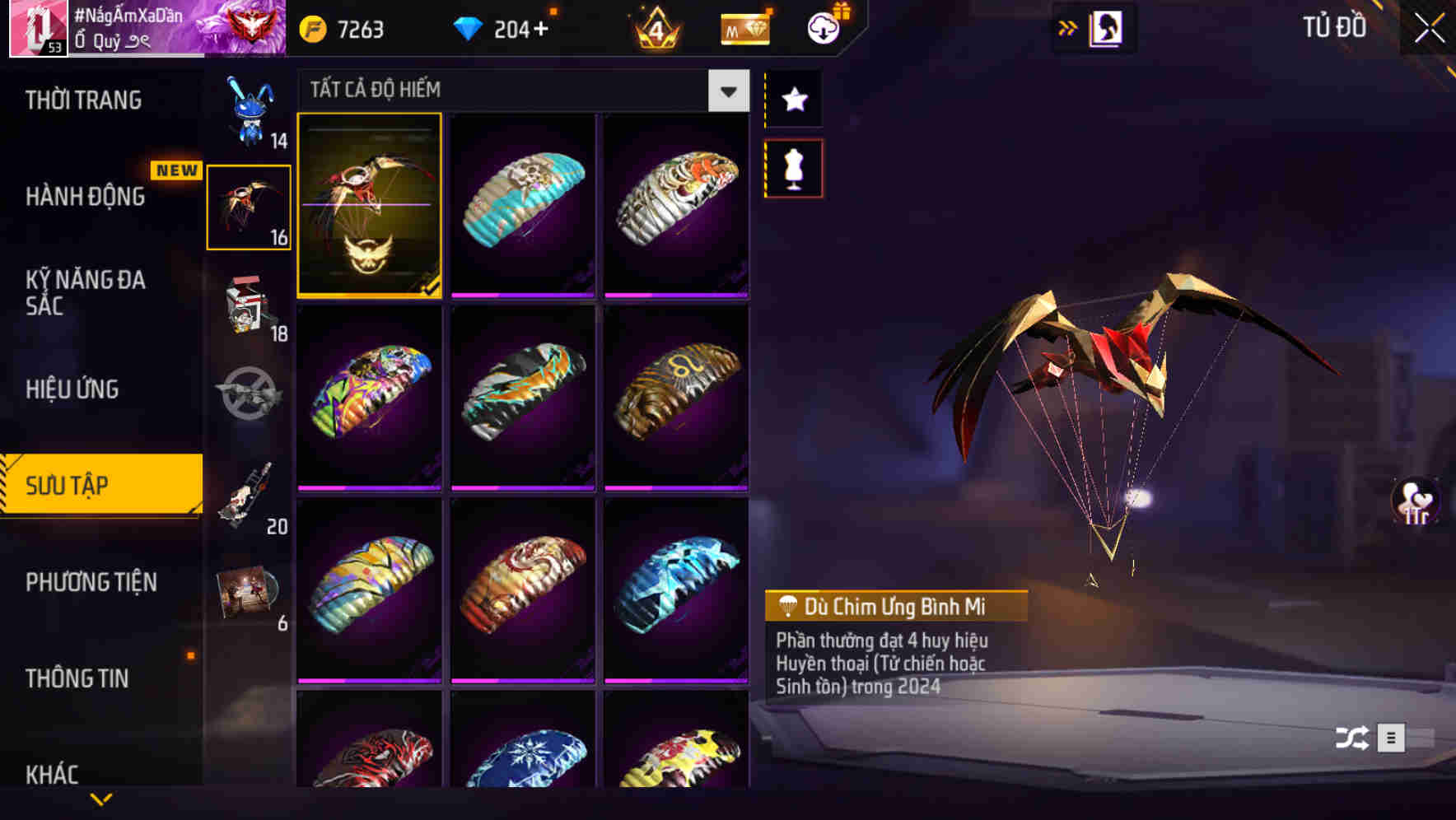Image resolution: width=1456 pixels, height=820 pixels.
Task: Select the blue skull parachute thumbnail
Action: click(523, 206)
